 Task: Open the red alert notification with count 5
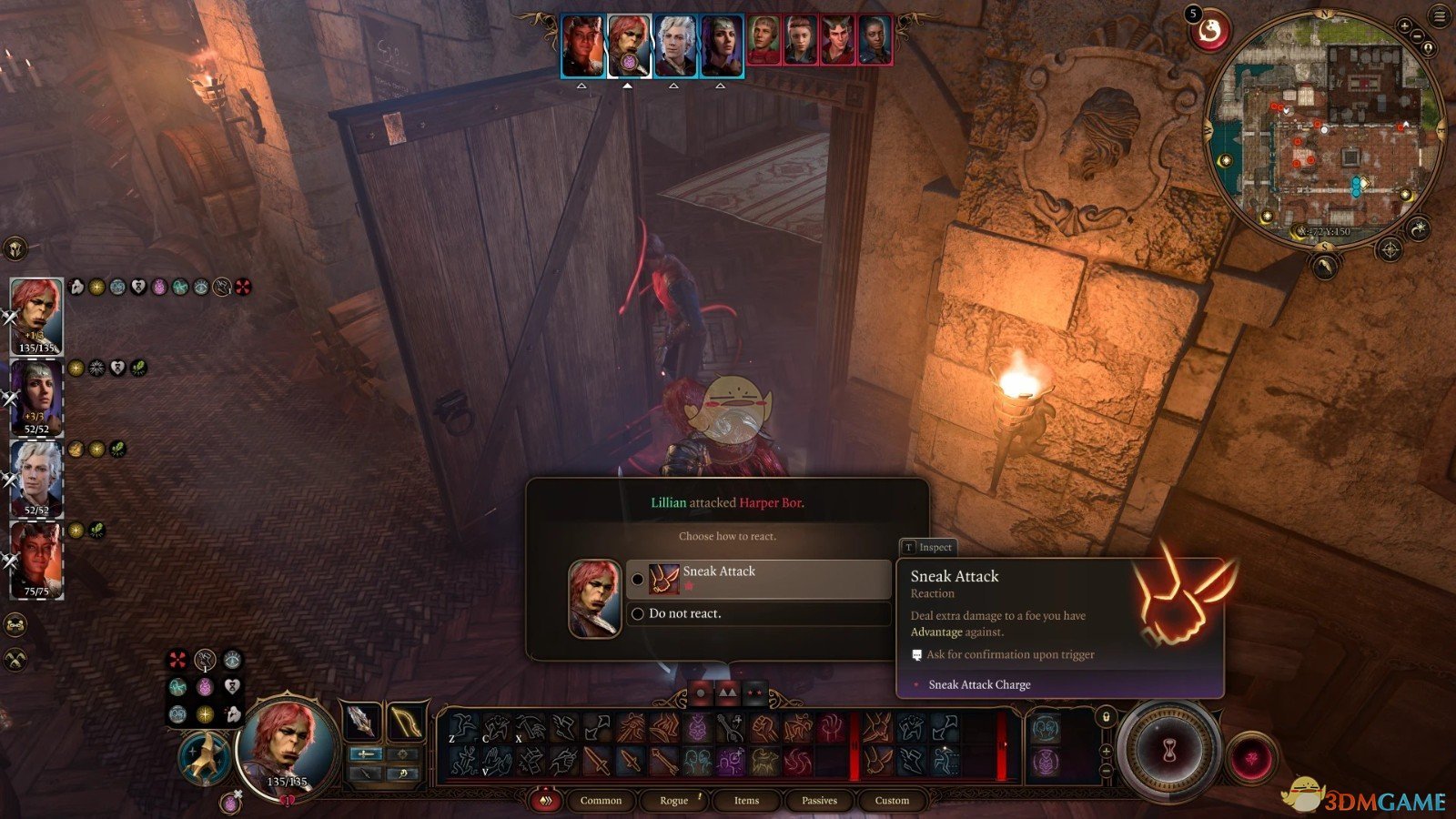1210,32
